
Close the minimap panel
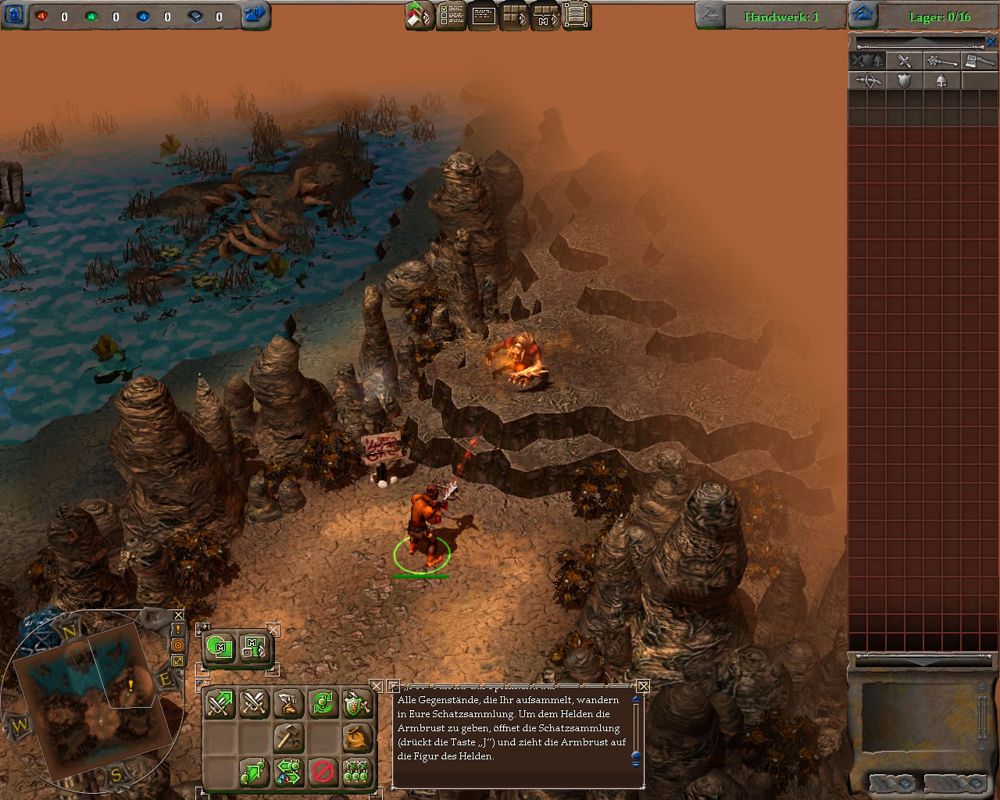point(178,616)
